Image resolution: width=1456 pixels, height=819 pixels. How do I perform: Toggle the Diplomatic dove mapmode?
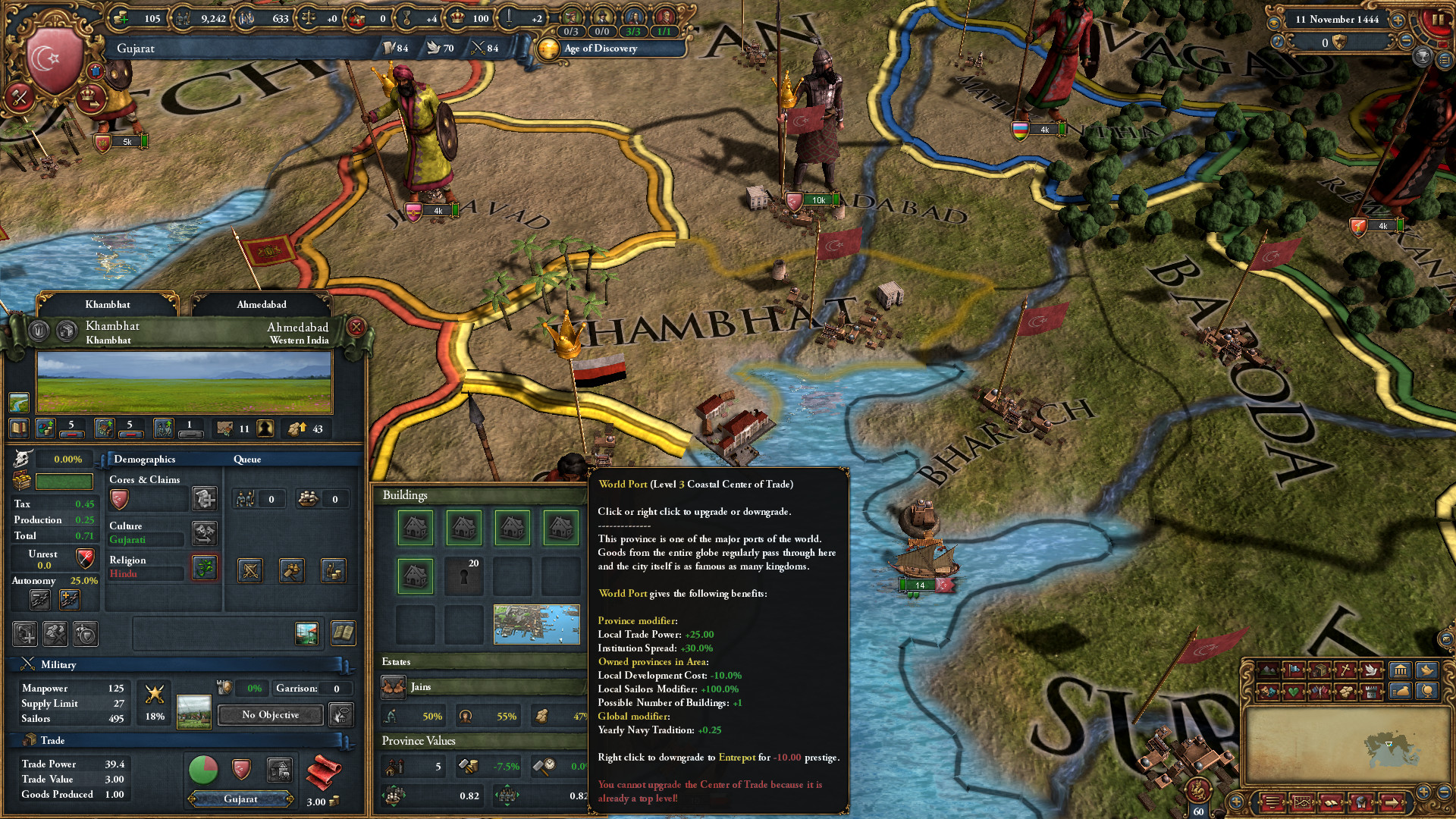pos(1371,671)
